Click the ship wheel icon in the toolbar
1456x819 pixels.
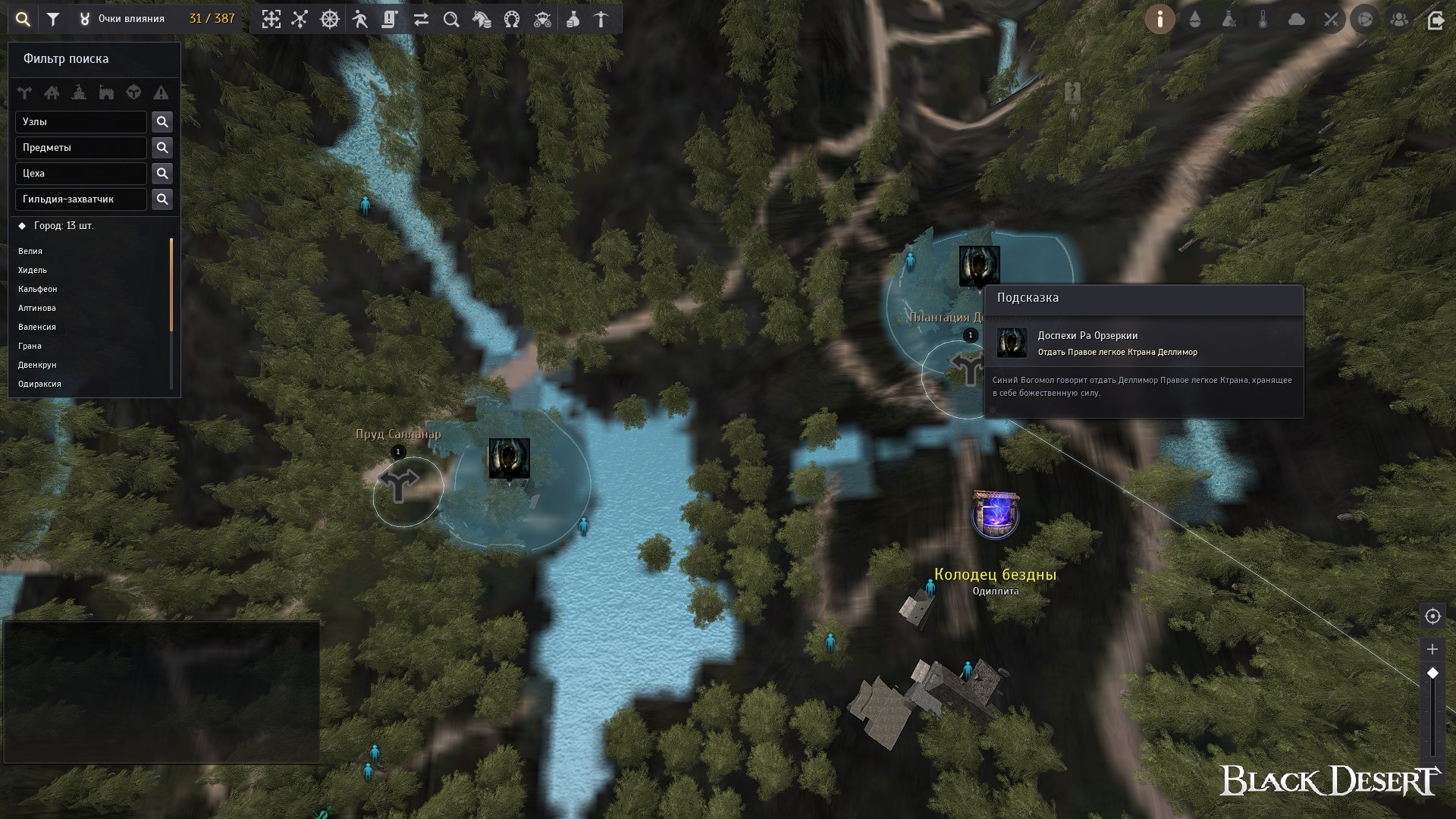click(x=330, y=20)
